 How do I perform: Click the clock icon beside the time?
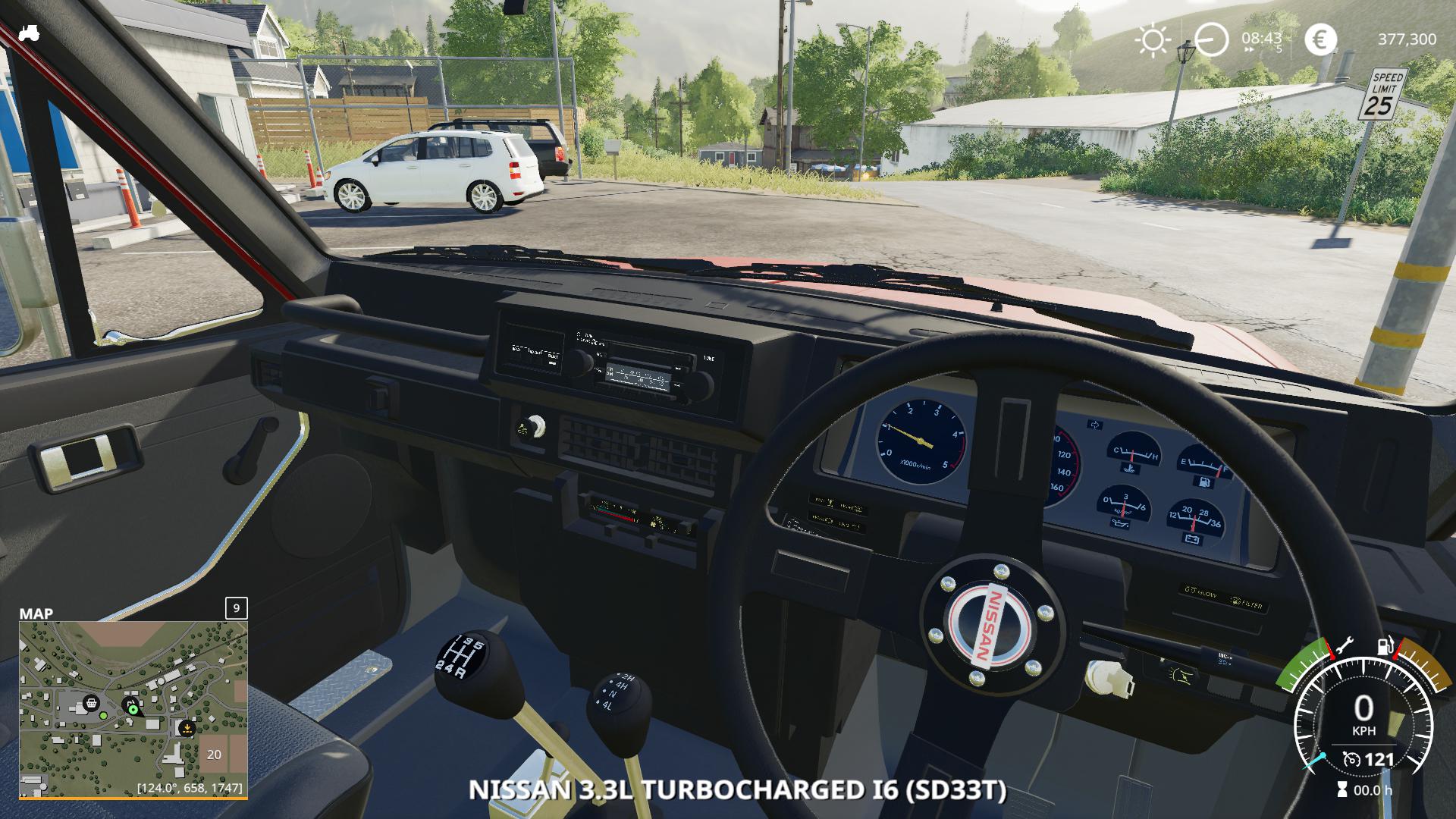click(x=1211, y=39)
